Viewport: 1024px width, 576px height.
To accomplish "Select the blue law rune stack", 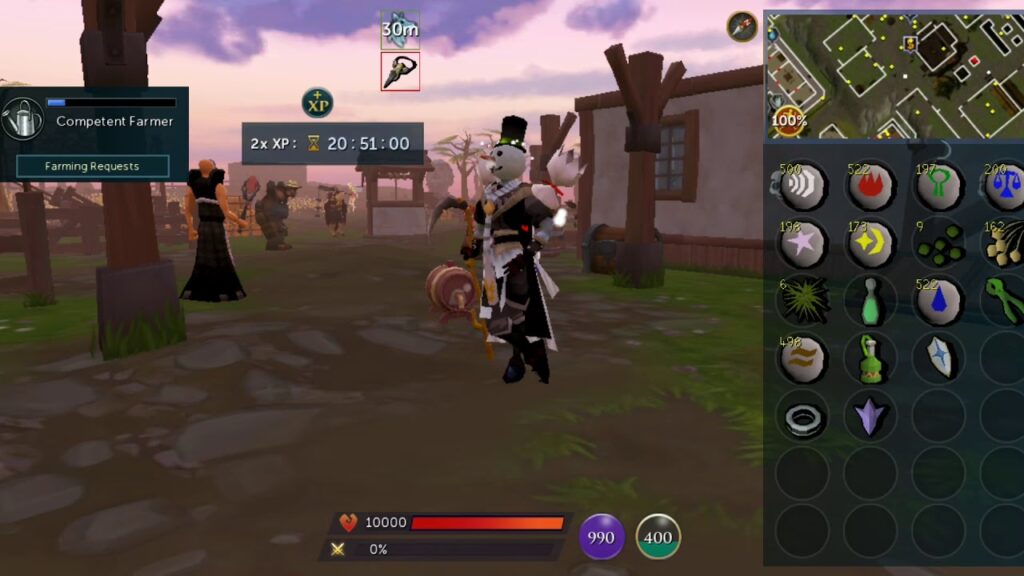I will (x=1003, y=187).
